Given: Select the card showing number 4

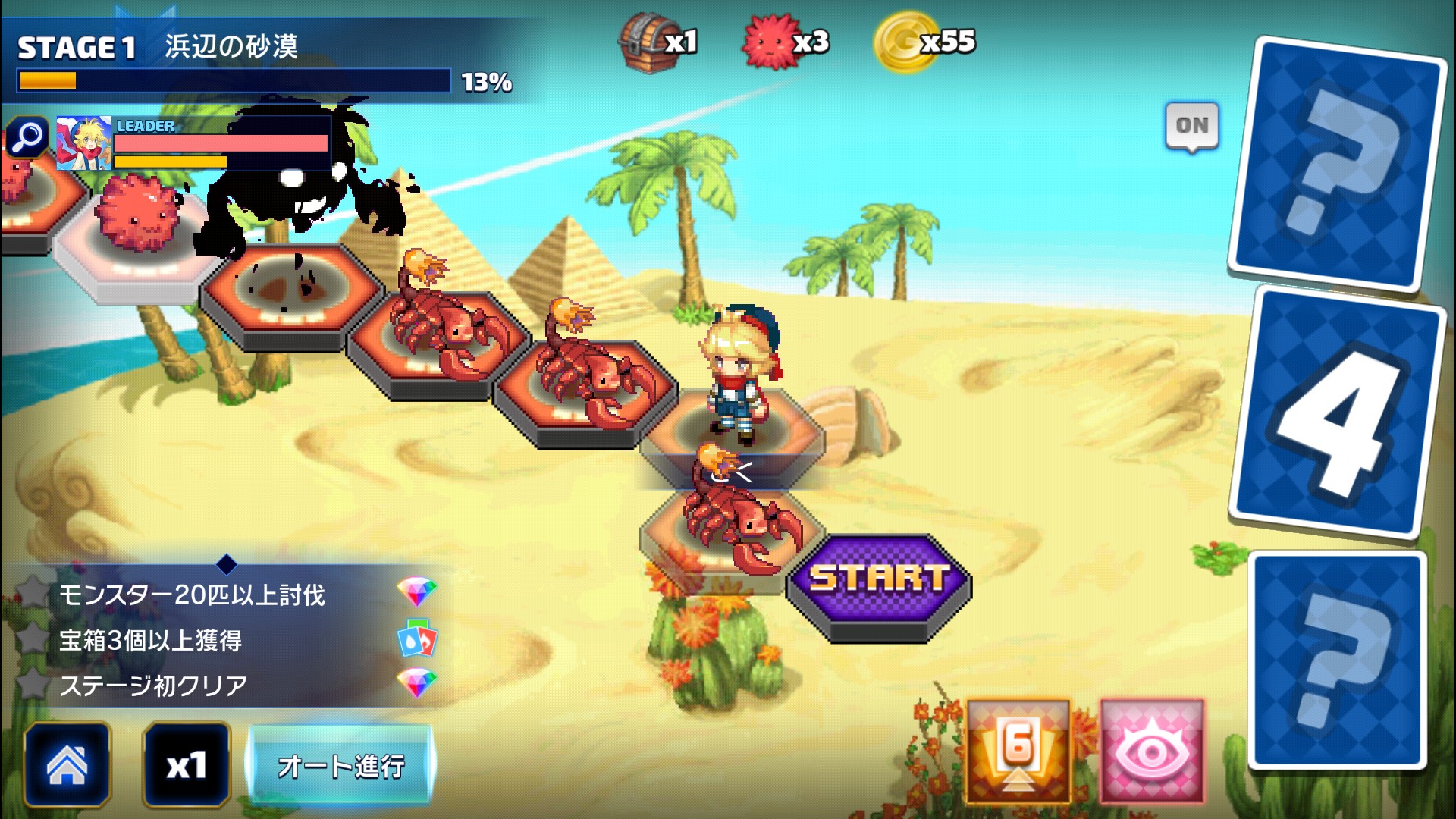Looking at the screenshot, I should pyautogui.click(x=1338, y=413).
